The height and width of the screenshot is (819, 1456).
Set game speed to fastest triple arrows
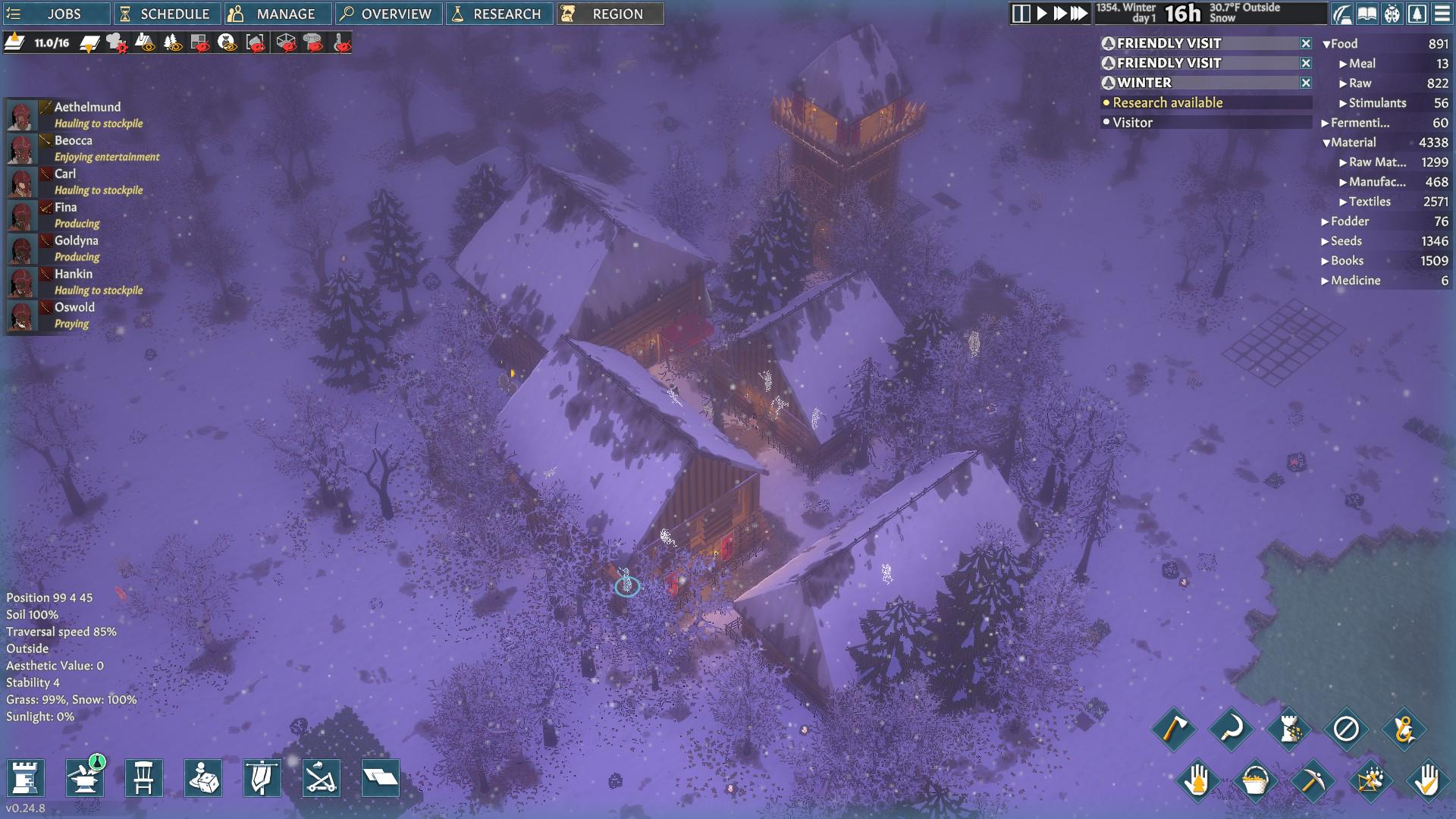click(x=1079, y=14)
